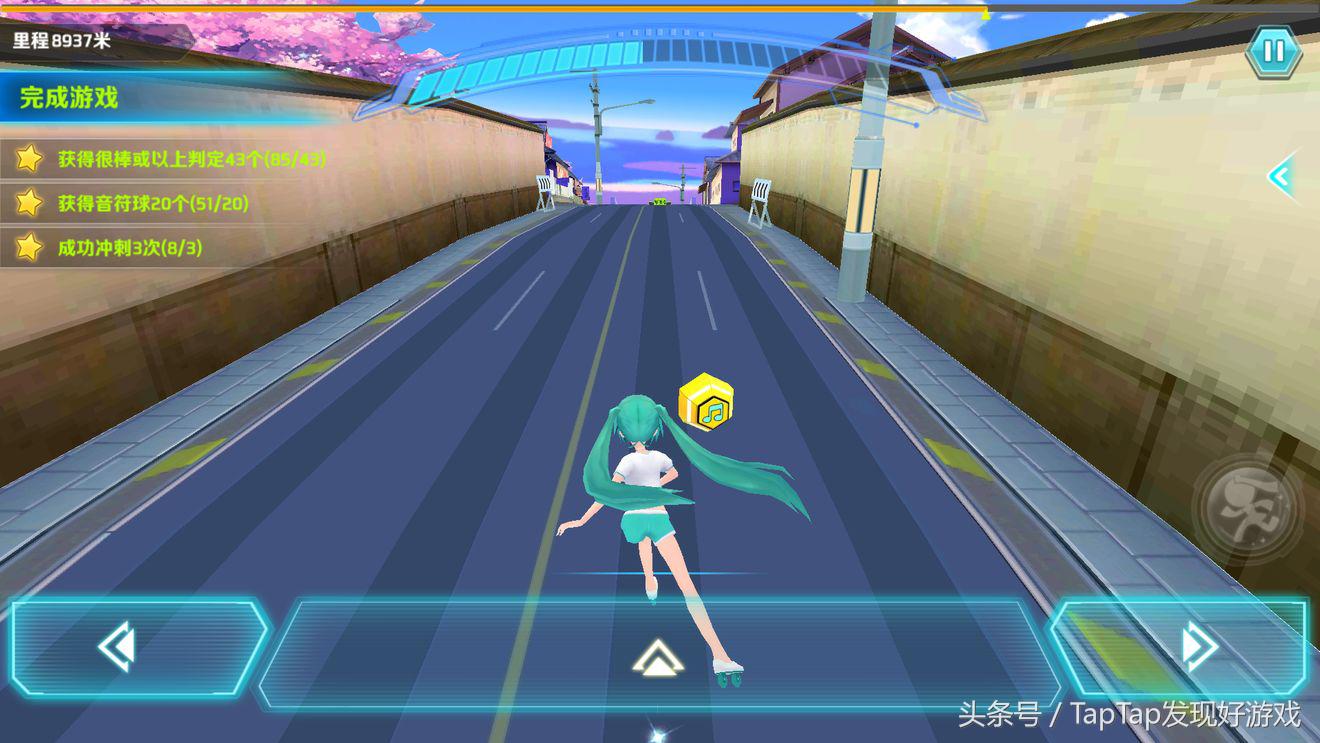1320x743 pixels.
Task: Pause the game with the hexagonal pause icon
Action: coord(1274,51)
